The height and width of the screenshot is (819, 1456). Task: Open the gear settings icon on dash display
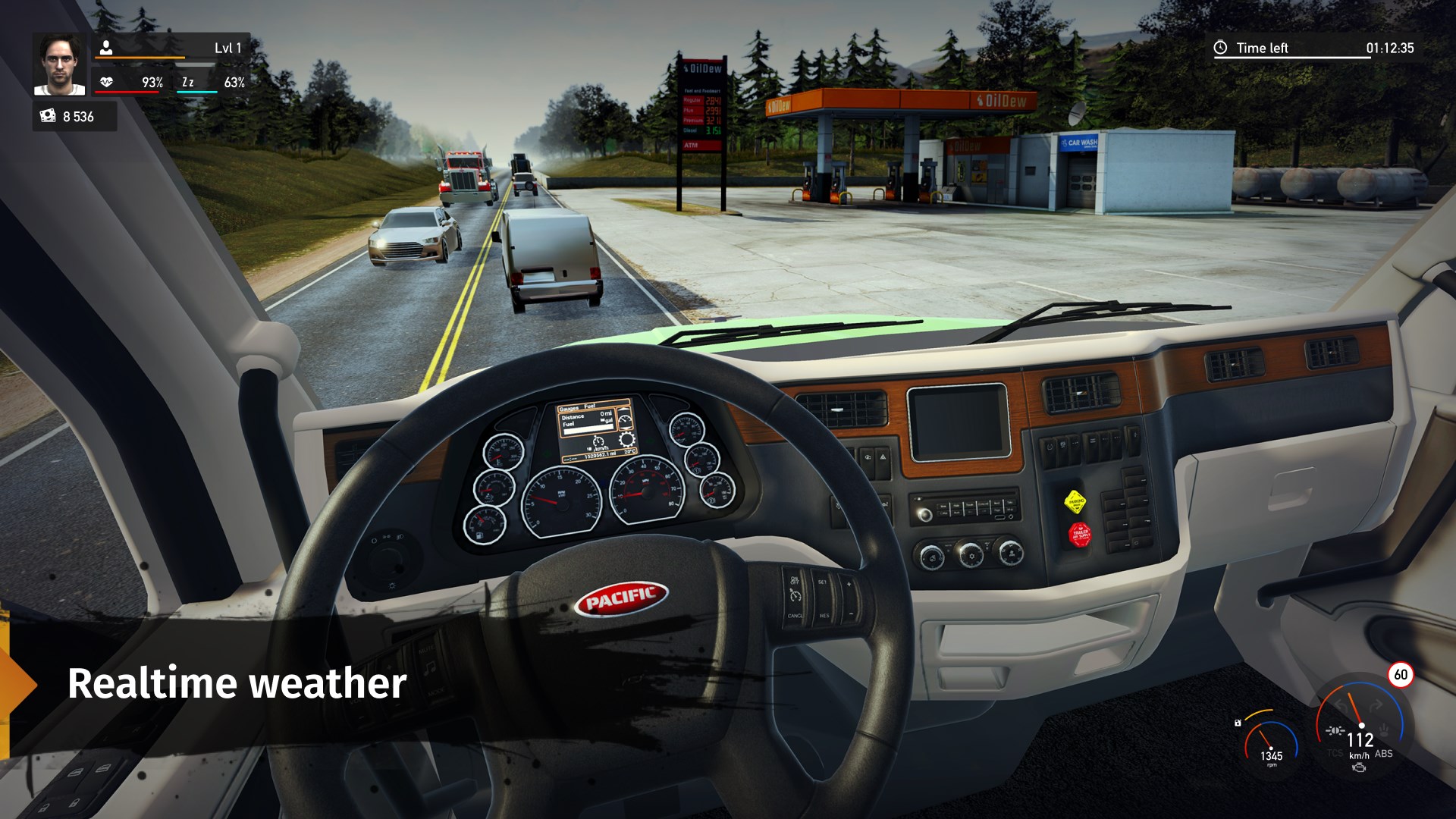(x=626, y=441)
